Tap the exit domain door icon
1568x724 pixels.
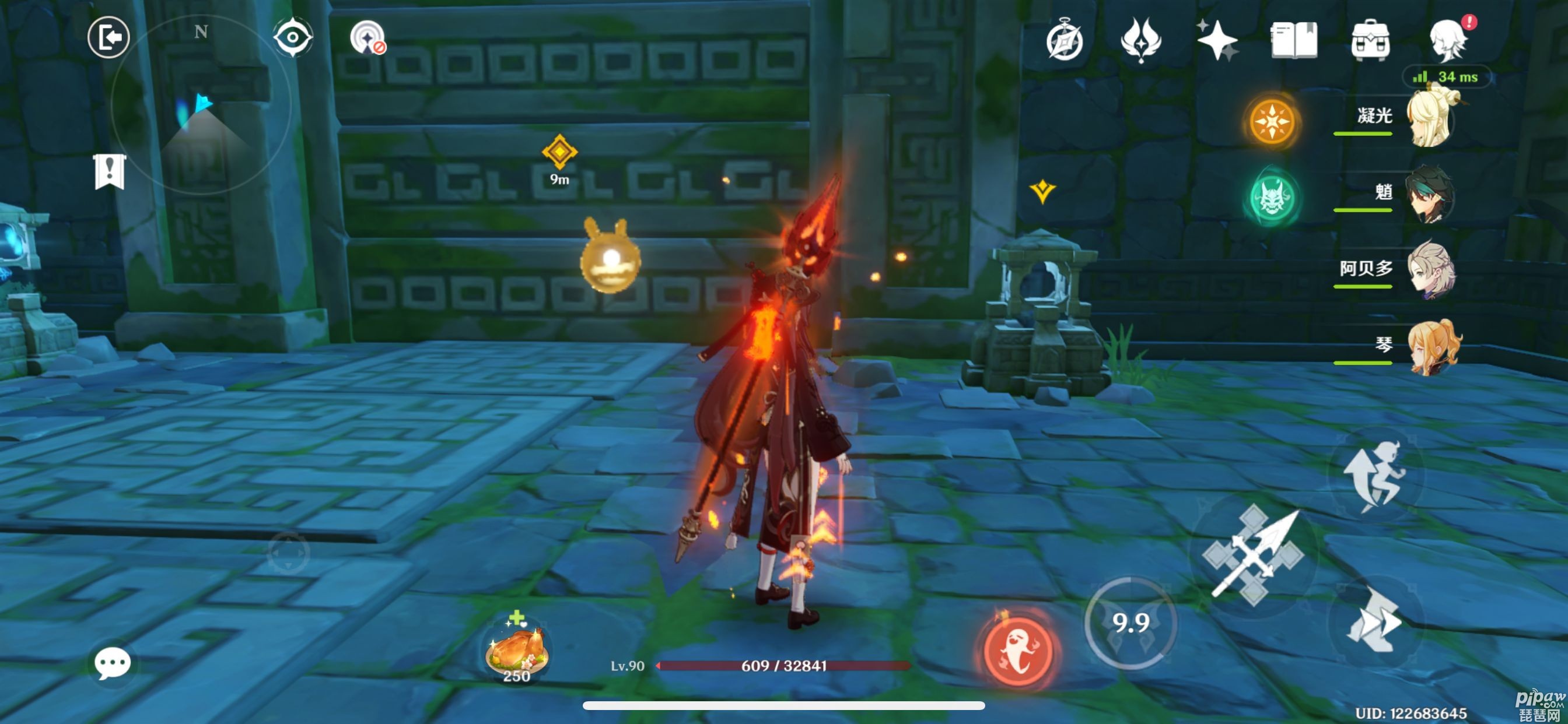point(108,38)
